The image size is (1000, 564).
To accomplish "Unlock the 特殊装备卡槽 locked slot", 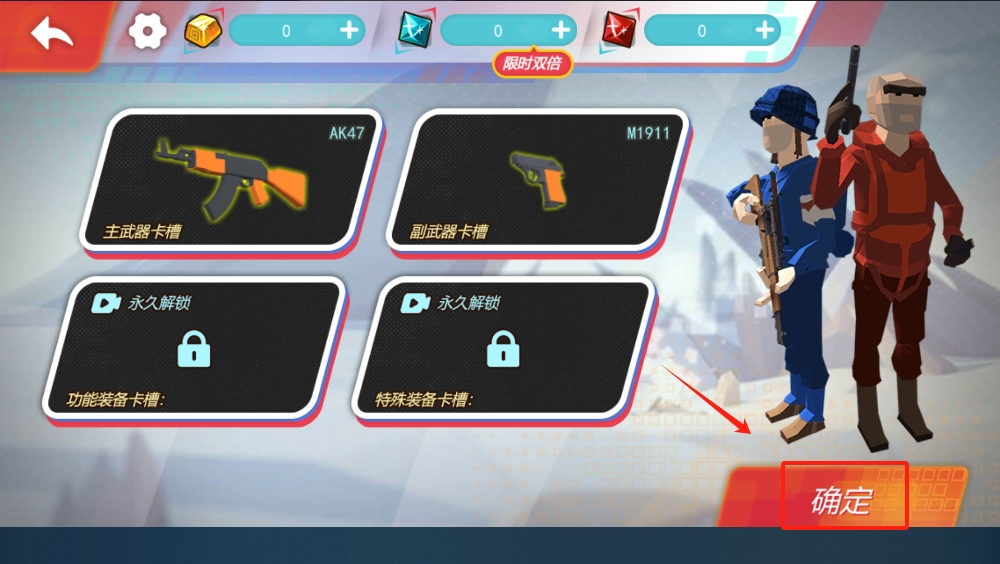I will point(502,347).
